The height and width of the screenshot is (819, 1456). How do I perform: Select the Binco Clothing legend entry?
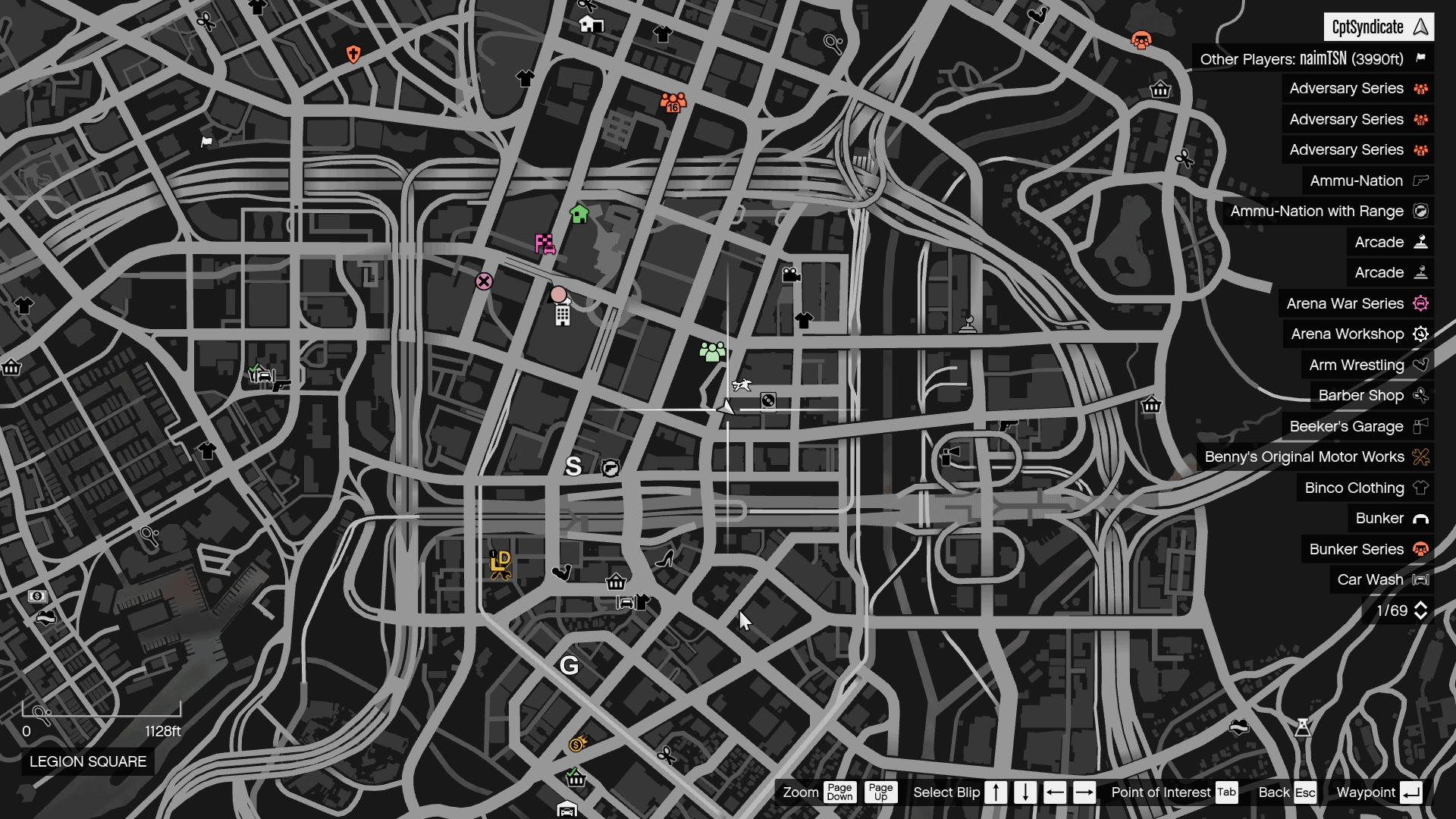(1353, 488)
